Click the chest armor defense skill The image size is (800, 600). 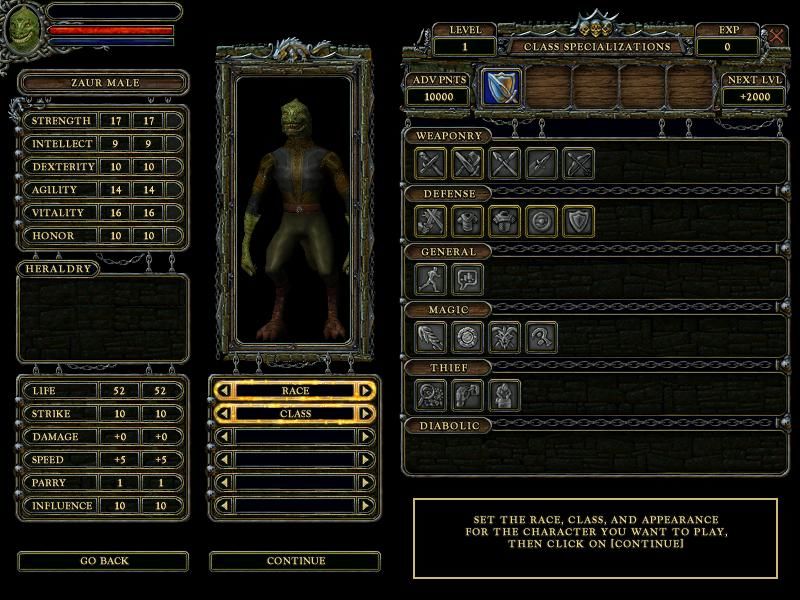pyautogui.click(x=468, y=220)
